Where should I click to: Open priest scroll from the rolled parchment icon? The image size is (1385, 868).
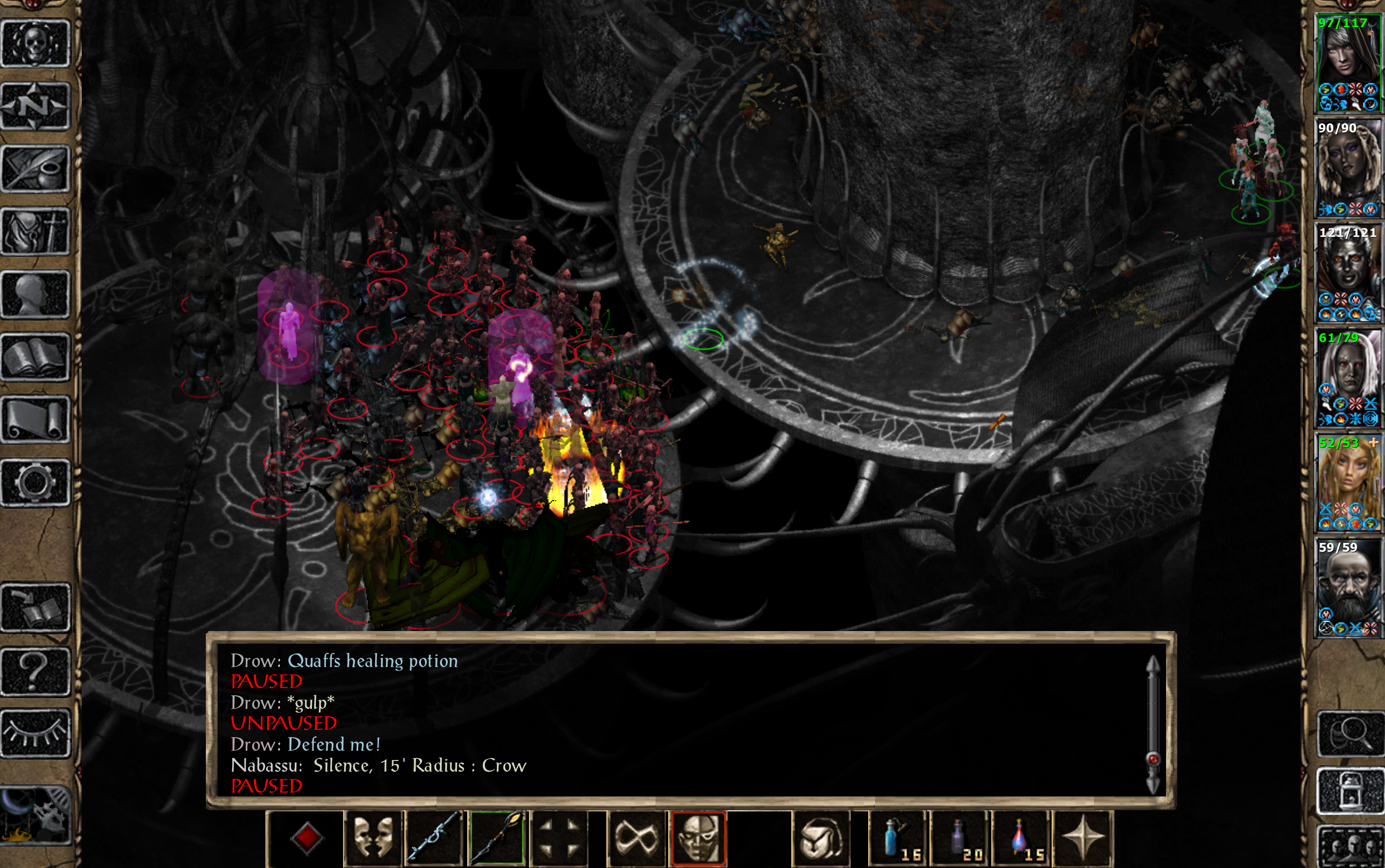pos(36,420)
